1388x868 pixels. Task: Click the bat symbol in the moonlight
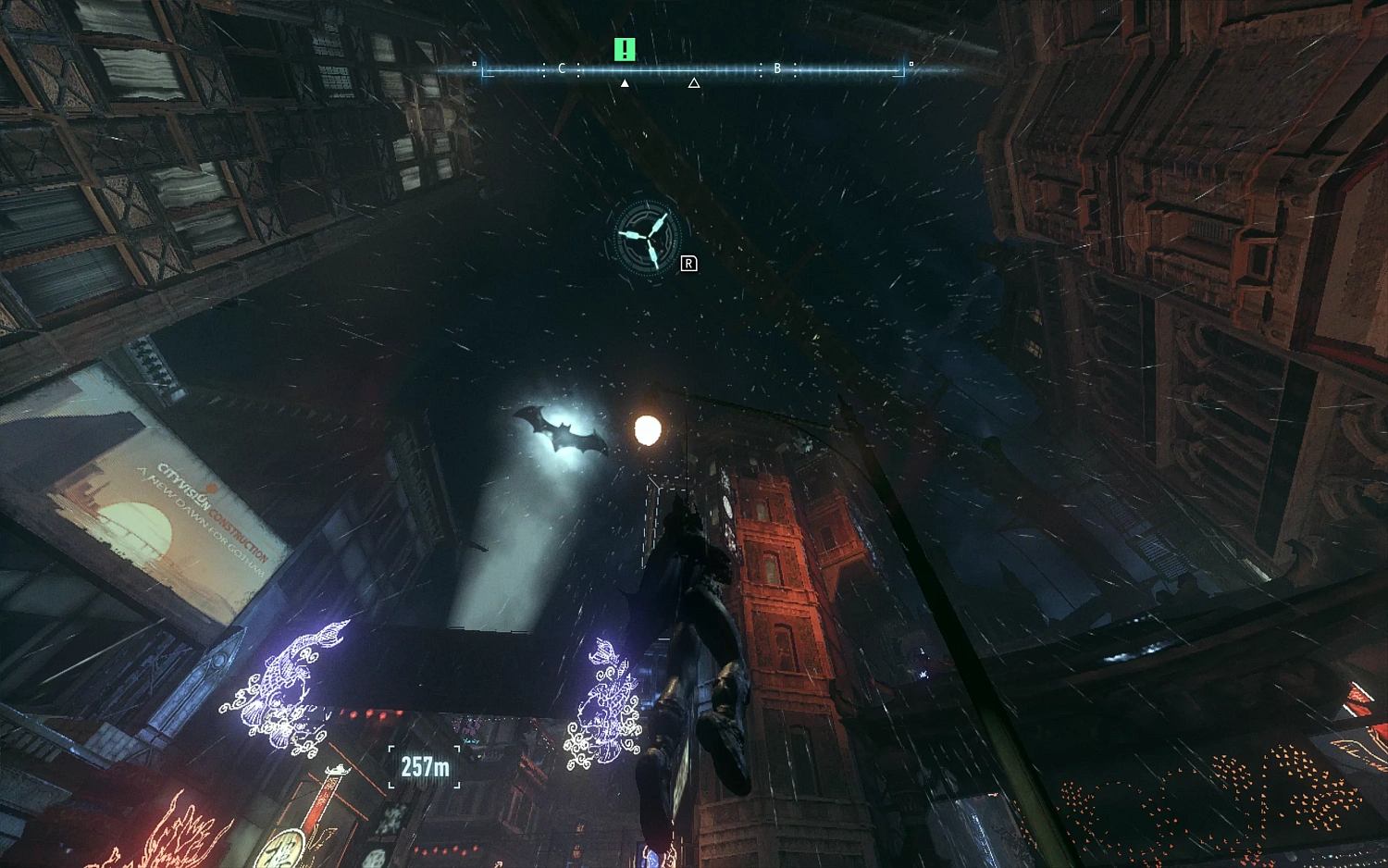[x=563, y=431]
